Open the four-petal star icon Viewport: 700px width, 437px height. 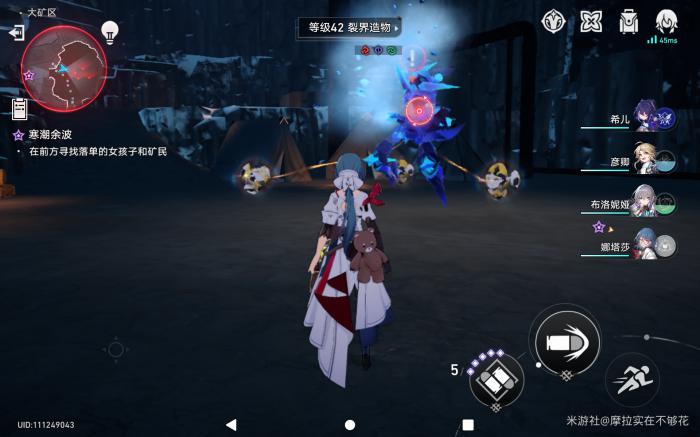[x=592, y=20]
